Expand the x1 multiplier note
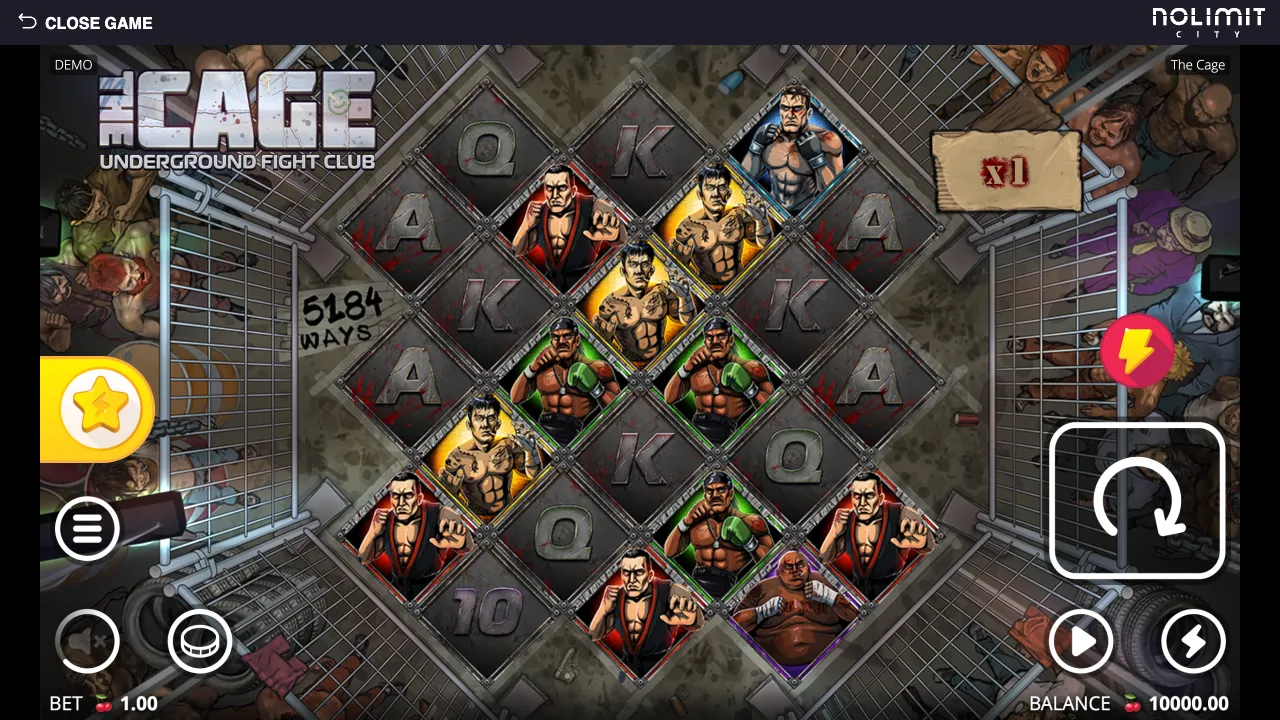This screenshot has height=720, width=1280. pyautogui.click(x=1007, y=172)
